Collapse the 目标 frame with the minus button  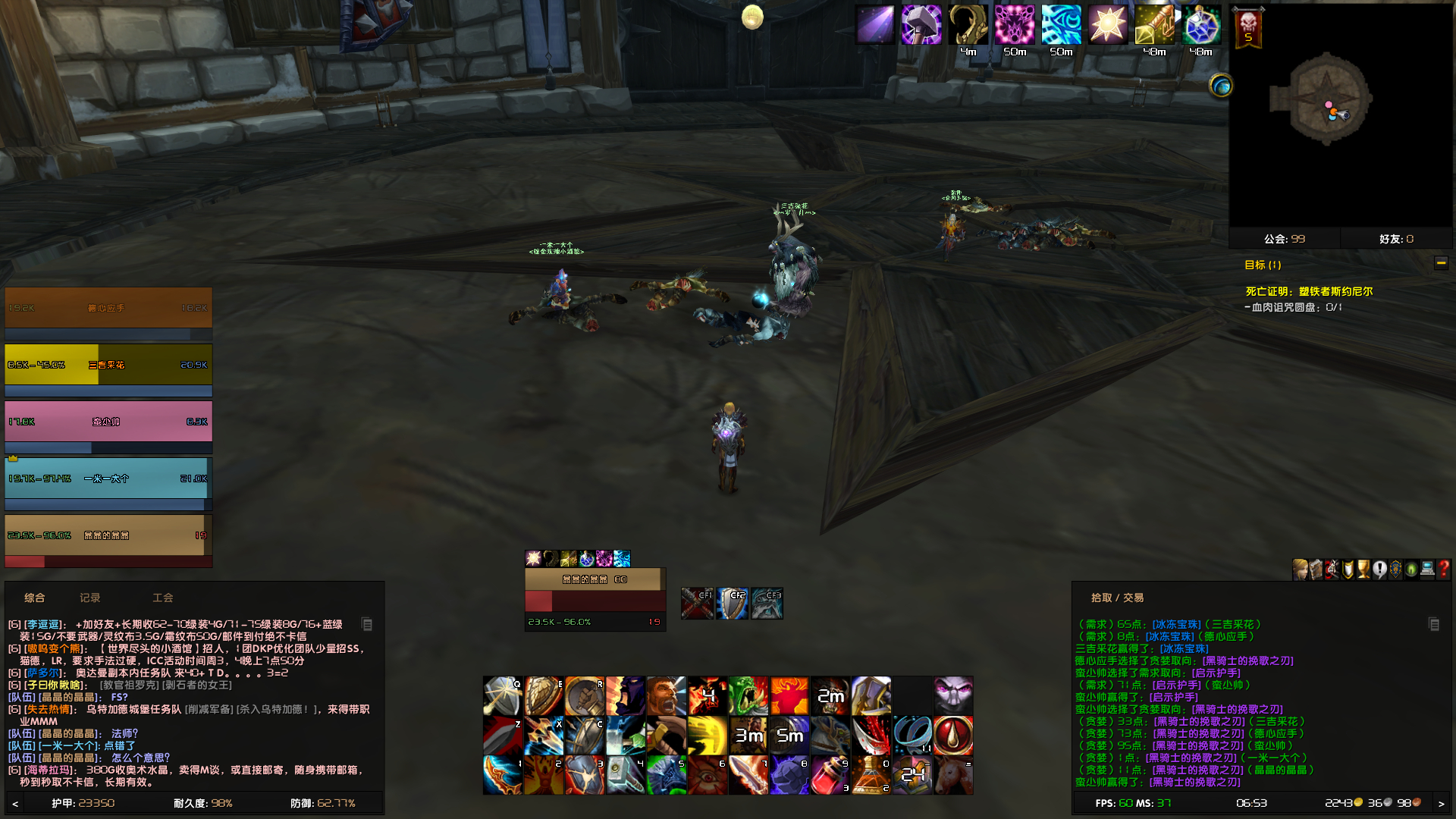click(x=1440, y=263)
